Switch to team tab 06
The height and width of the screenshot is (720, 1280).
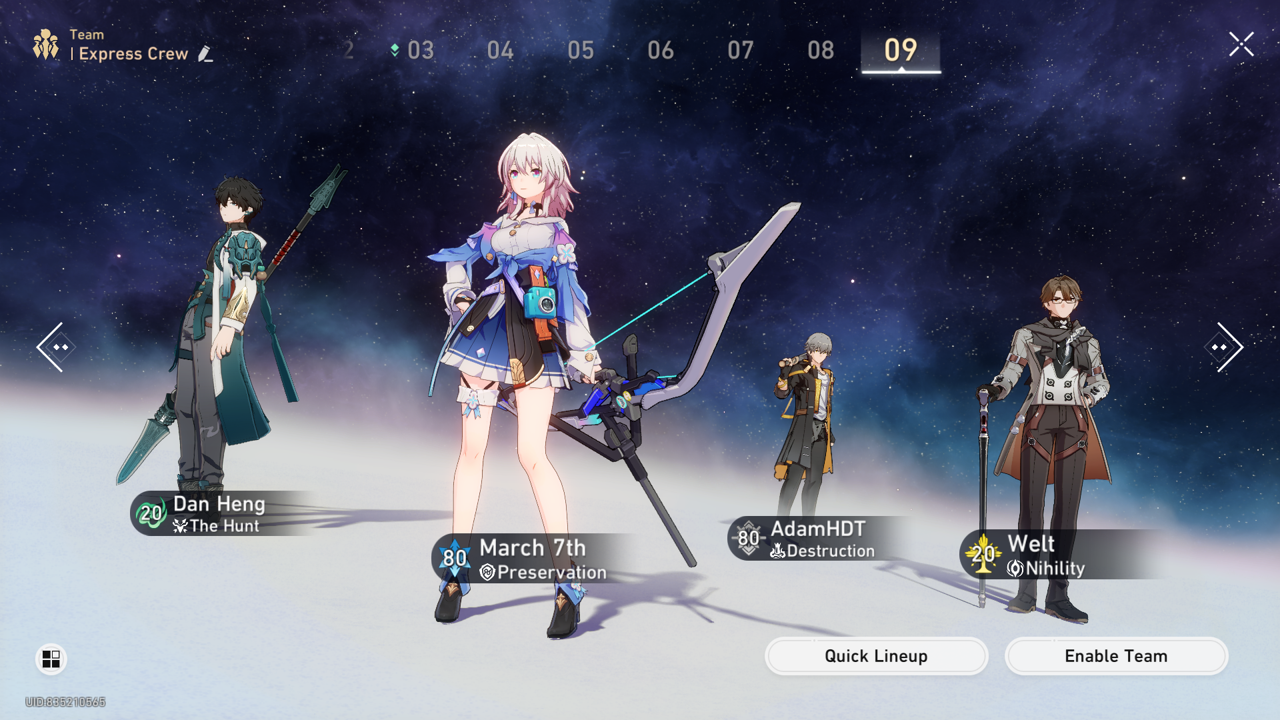pos(660,48)
